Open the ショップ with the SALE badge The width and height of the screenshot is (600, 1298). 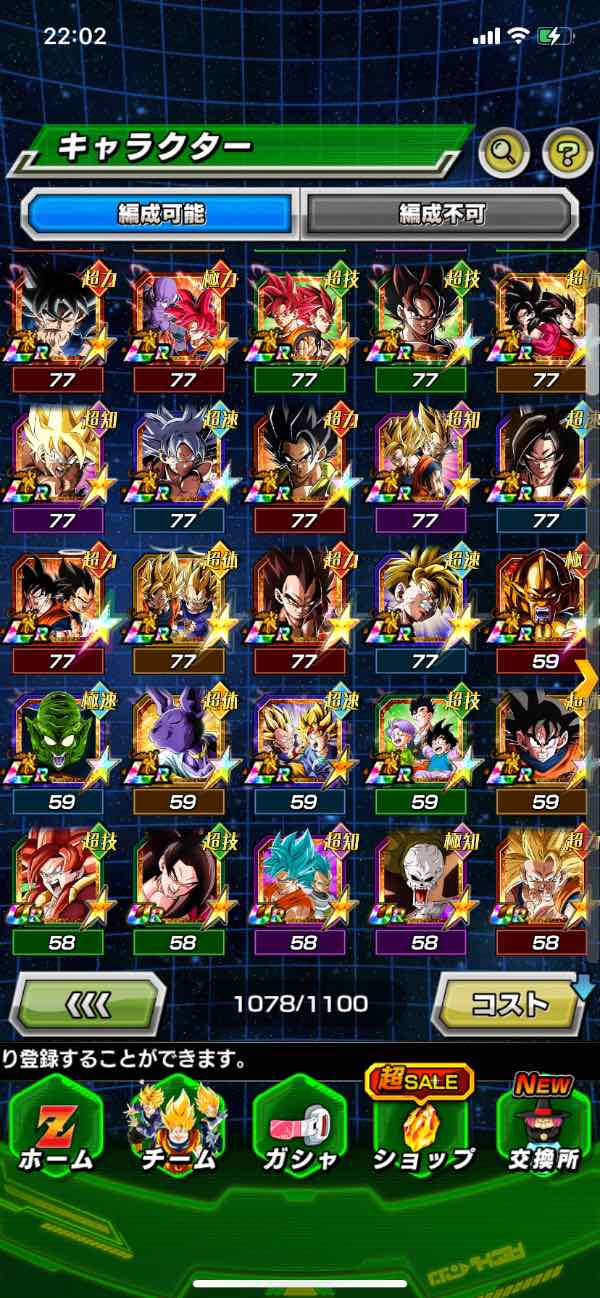[x=423, y=1126]
